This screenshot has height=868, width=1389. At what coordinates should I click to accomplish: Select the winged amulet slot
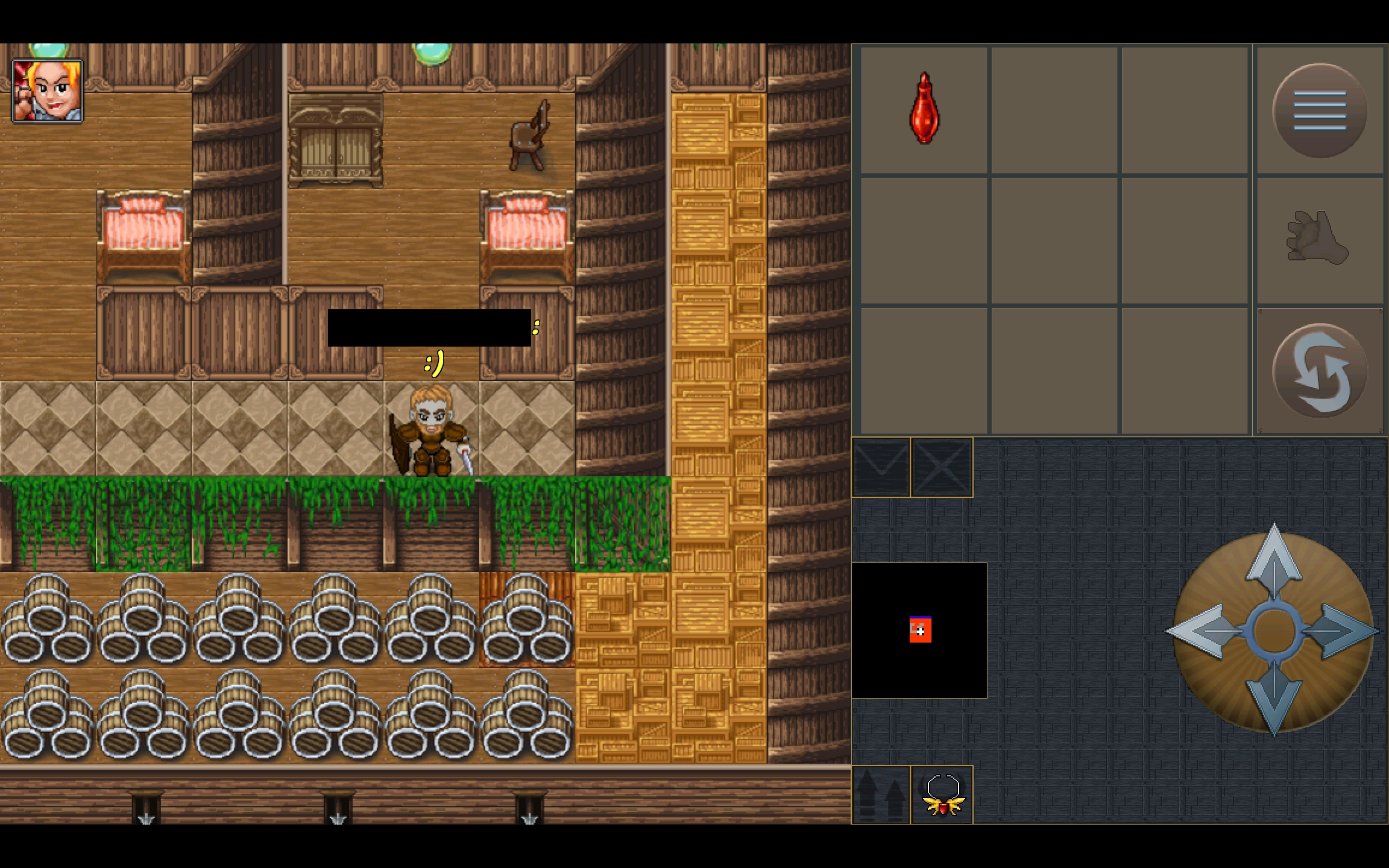click(x=942, y=795)
